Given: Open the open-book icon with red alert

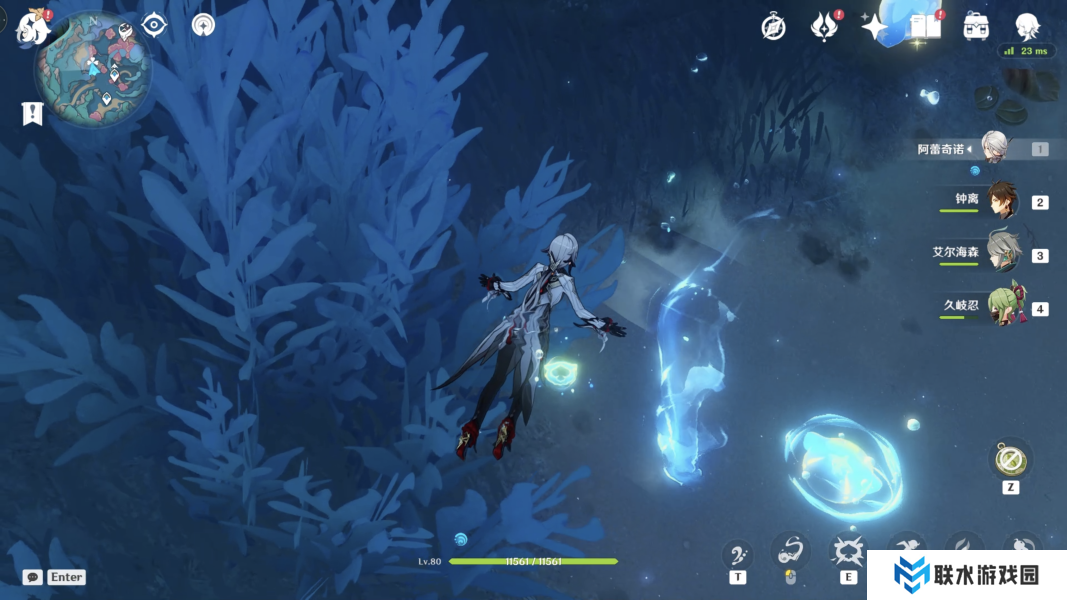Looking at the screenshot, I should click(926, 27).
